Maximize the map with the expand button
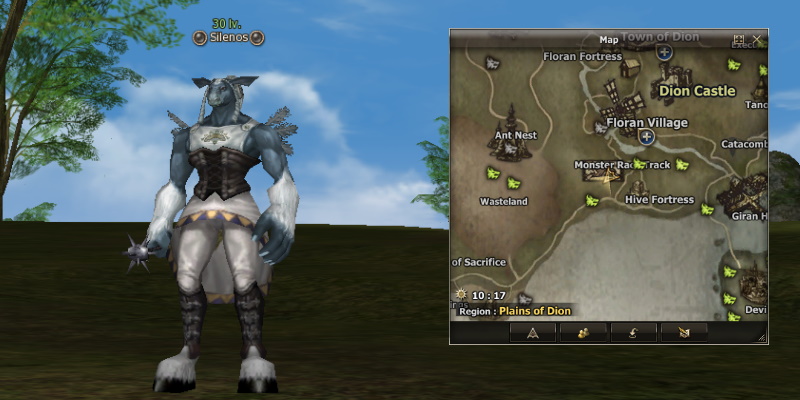800x400 pixels. [739, 39]
